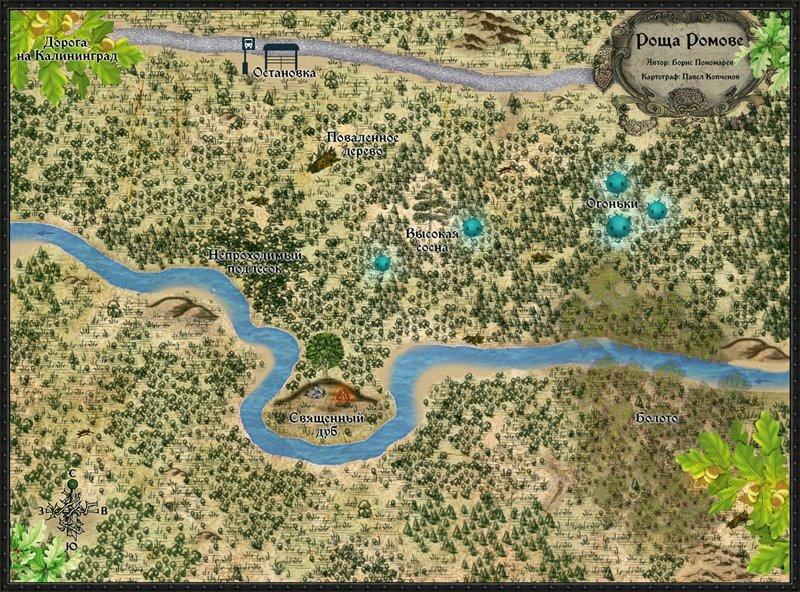Viewport: 800px width, 592px height.
Task: Go to the Священный дуб location
Action: coord(327,423)
